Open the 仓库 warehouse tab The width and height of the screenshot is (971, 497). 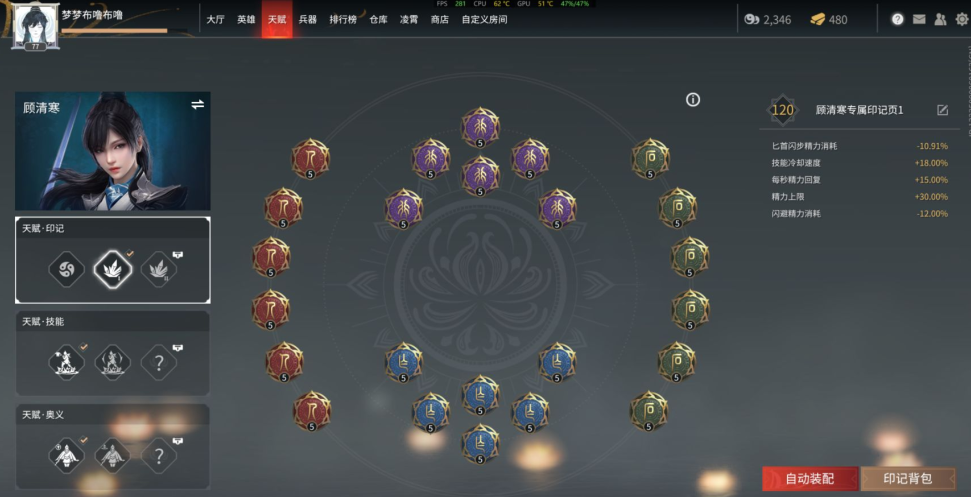coord(378,19)
